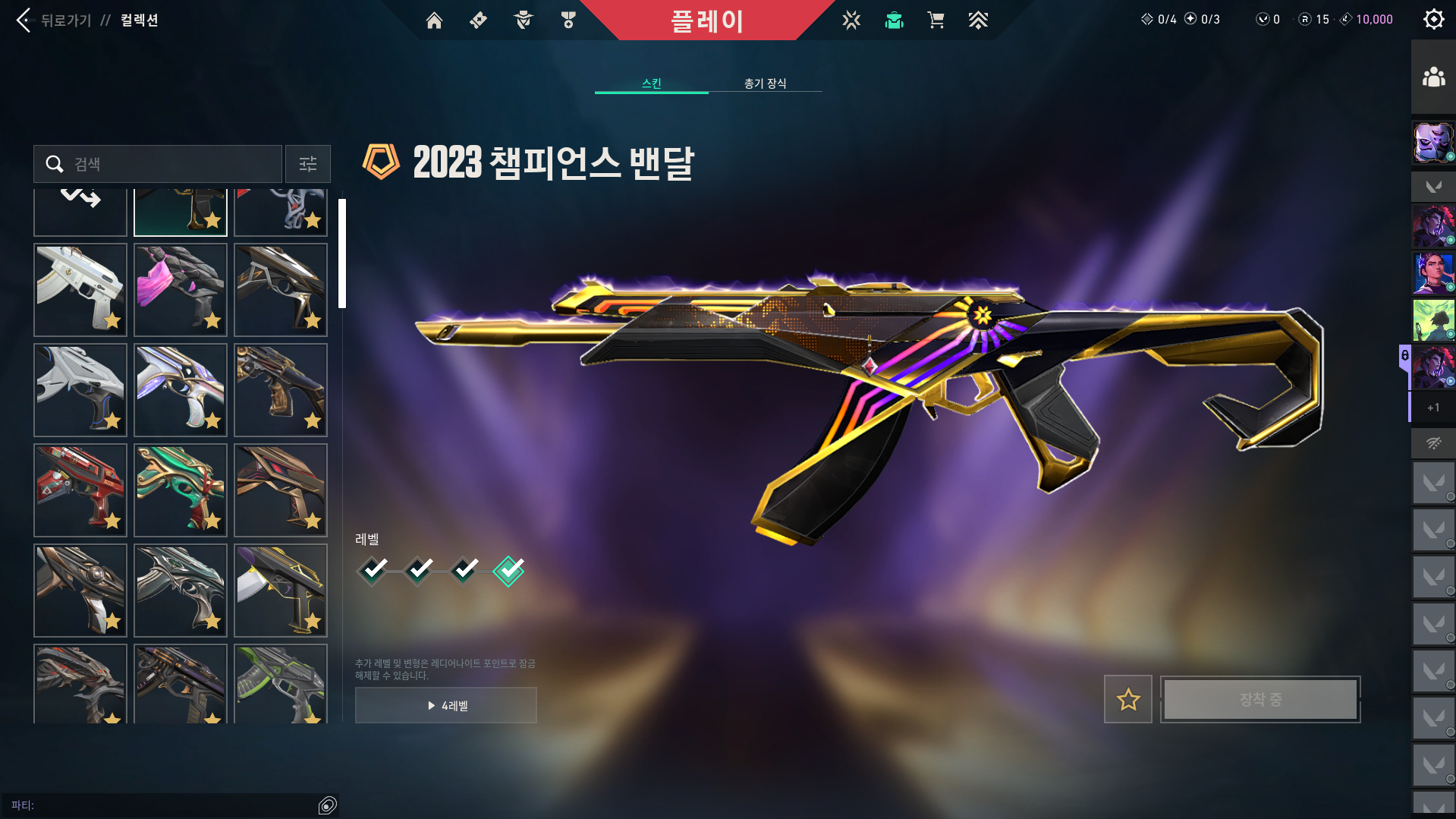Expand the player card list showing +1
The width and height of the screenshot is (1456, 819).
(1432, 408)
